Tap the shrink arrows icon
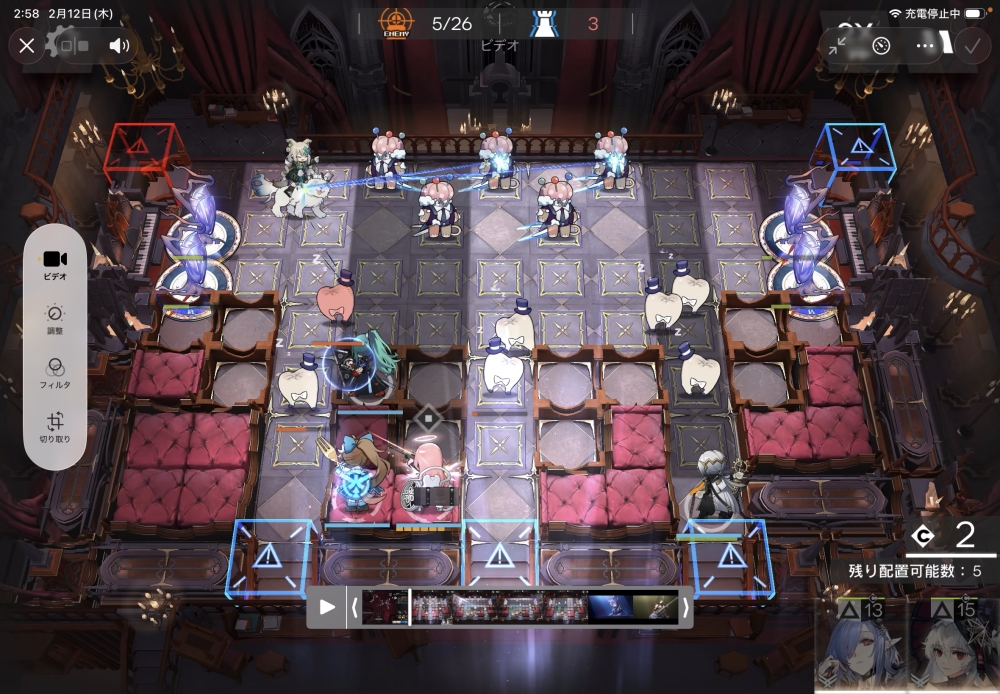 click(838, 45)
